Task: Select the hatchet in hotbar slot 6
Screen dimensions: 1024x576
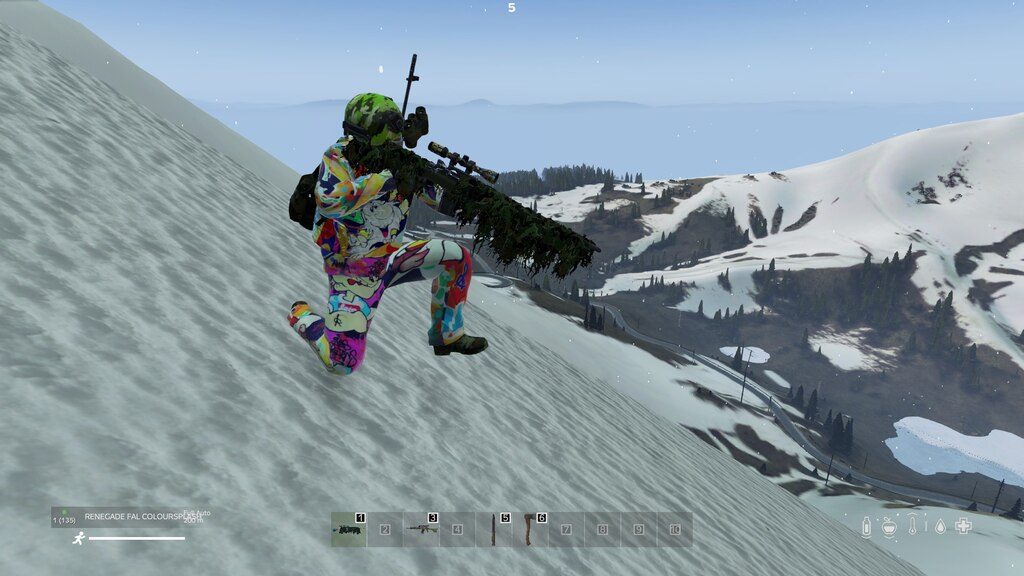Action: (530, 529)
